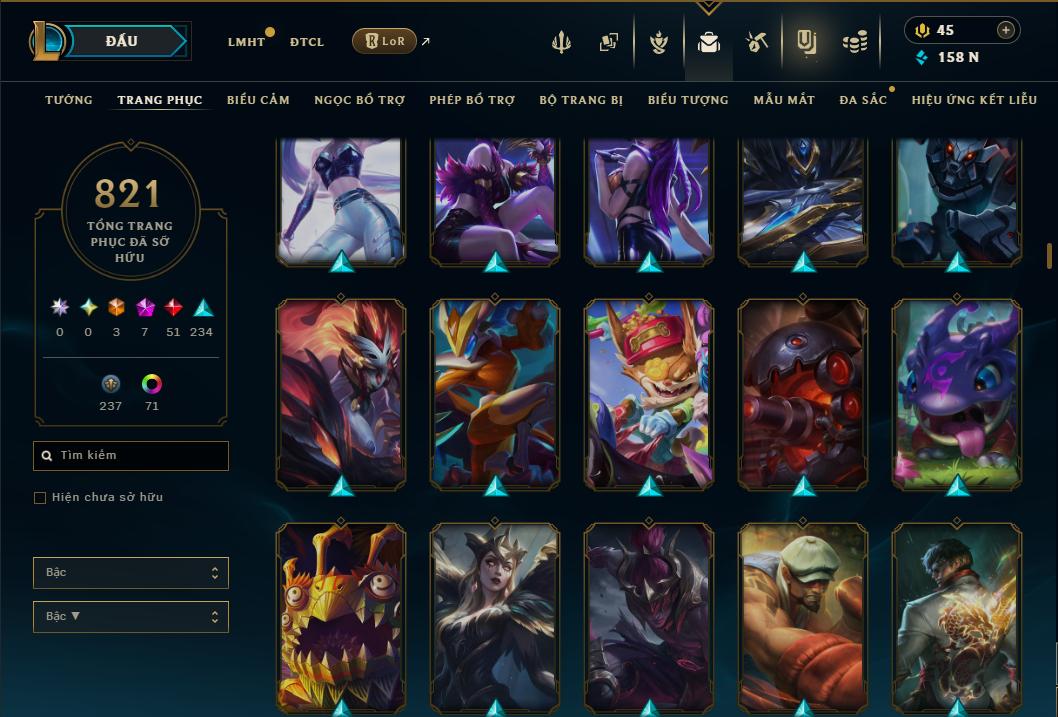Open the coin stack store icon
The image size is (1058, 717).
[x=854, y=42]
